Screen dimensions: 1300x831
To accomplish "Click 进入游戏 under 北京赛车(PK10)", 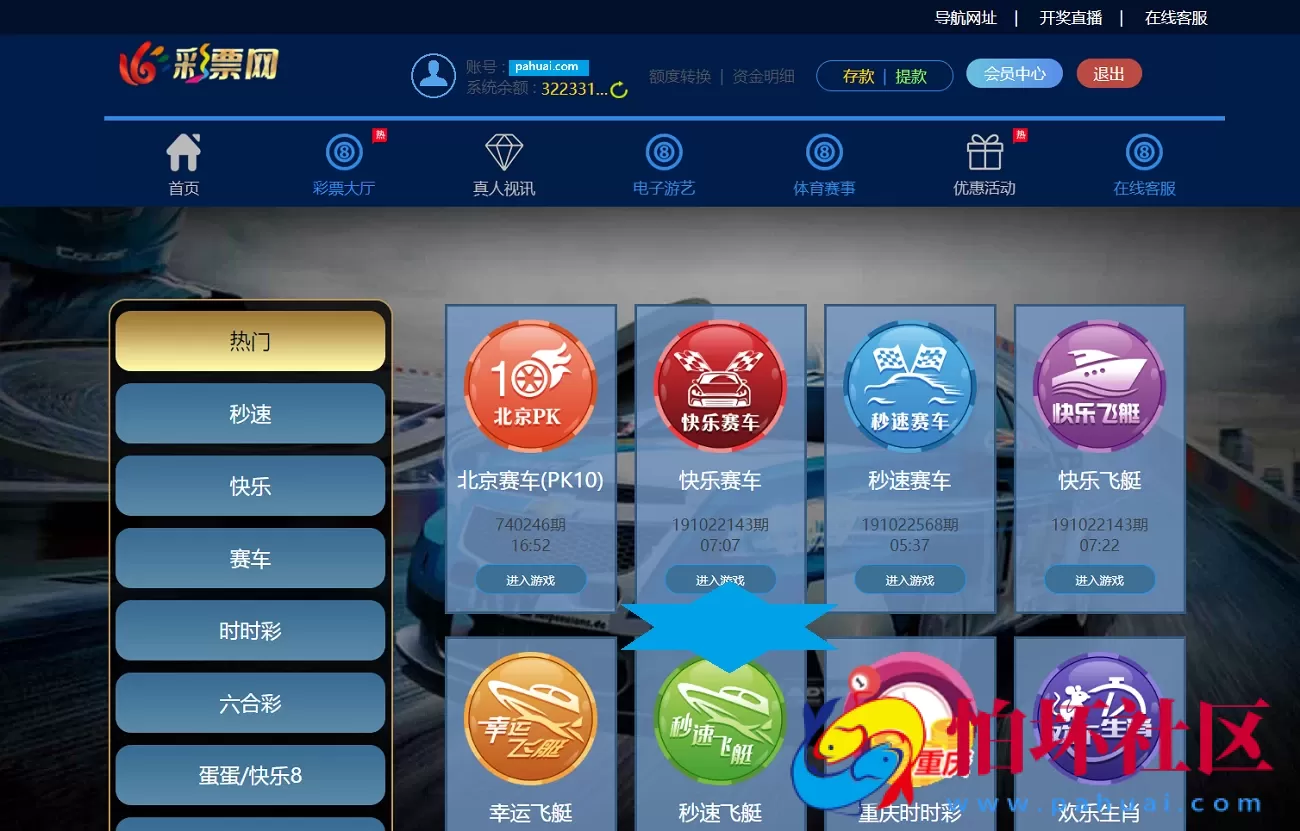I will point(530,579).
